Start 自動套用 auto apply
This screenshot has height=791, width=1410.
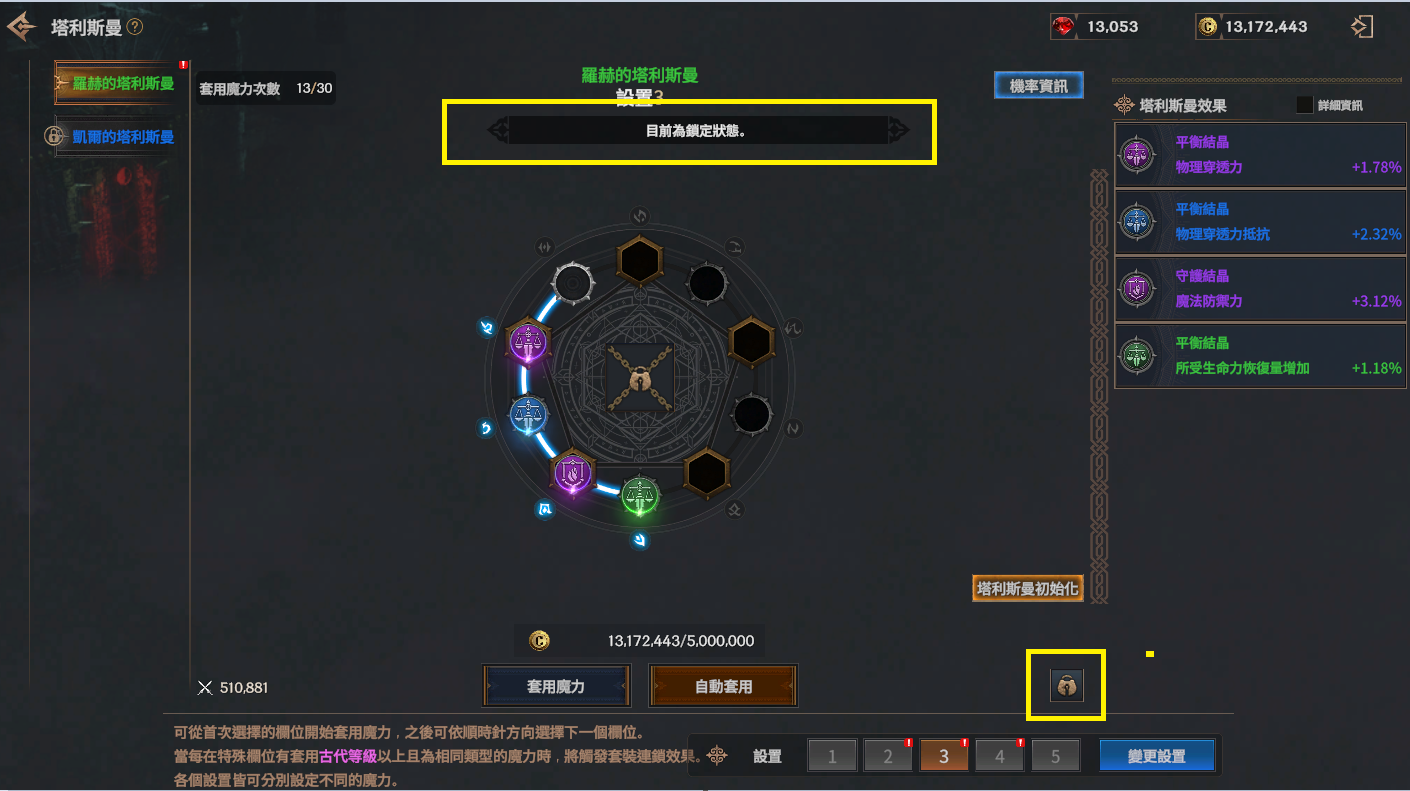click(723, 687)
